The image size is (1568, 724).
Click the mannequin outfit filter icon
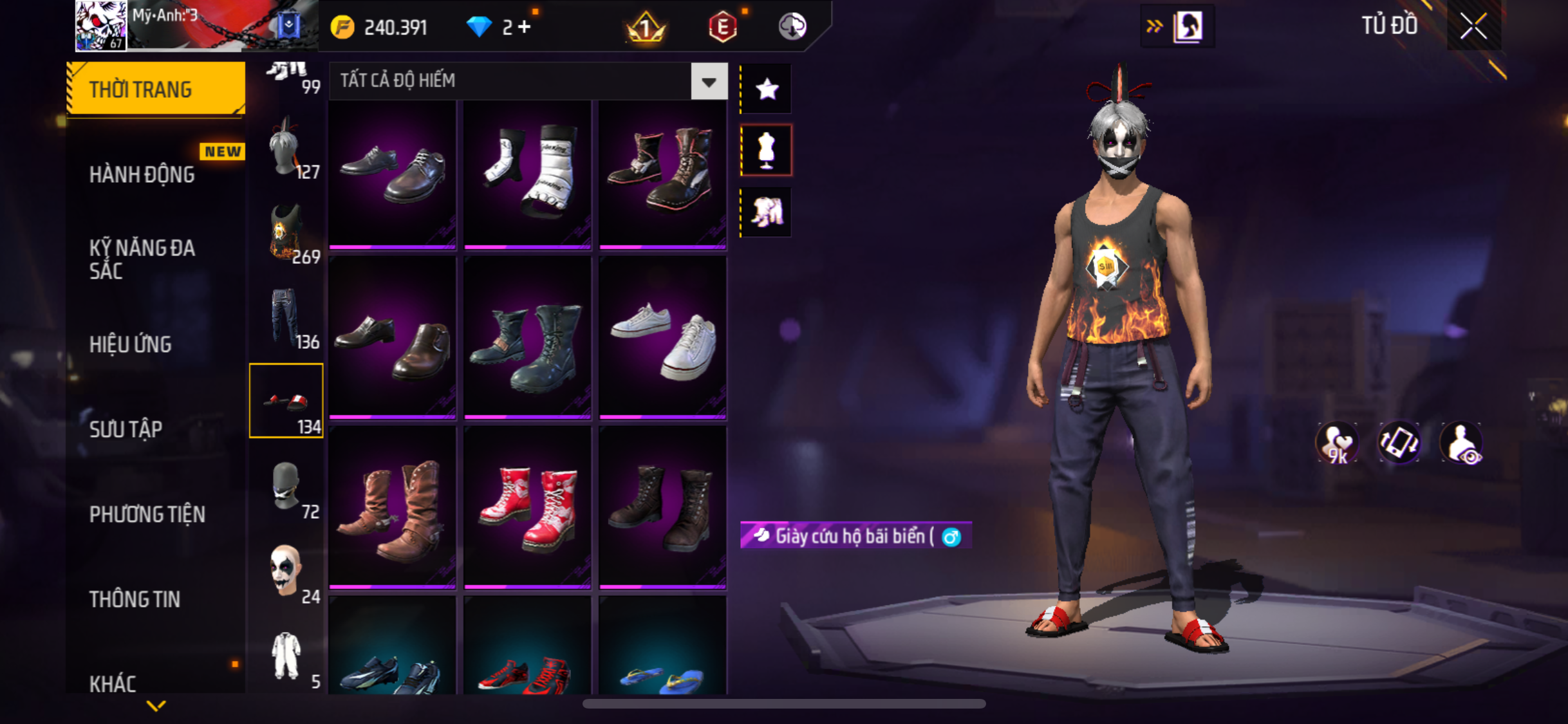coord(766,150)
